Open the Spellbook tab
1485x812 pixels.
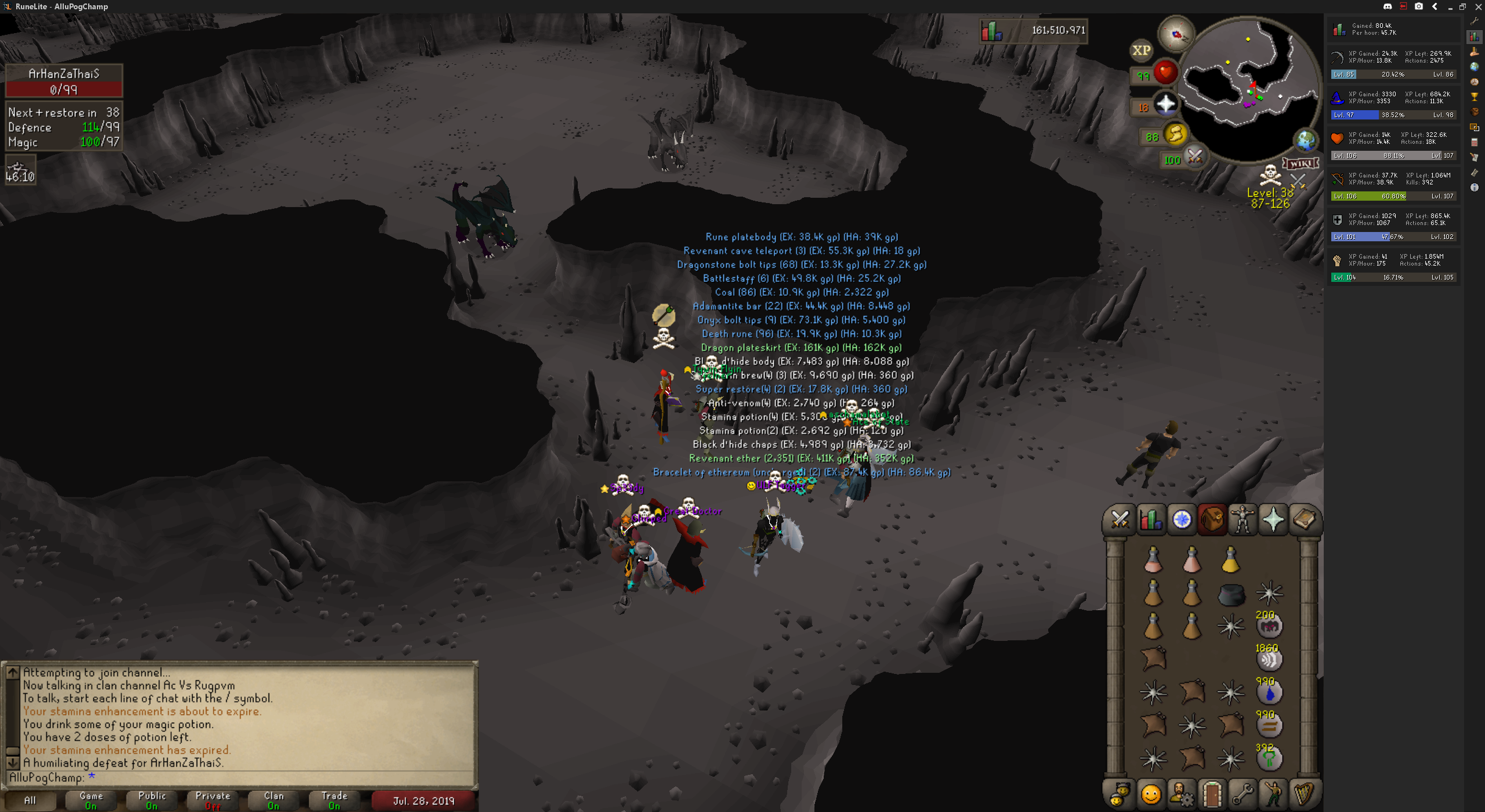[x=1304, y=519]
